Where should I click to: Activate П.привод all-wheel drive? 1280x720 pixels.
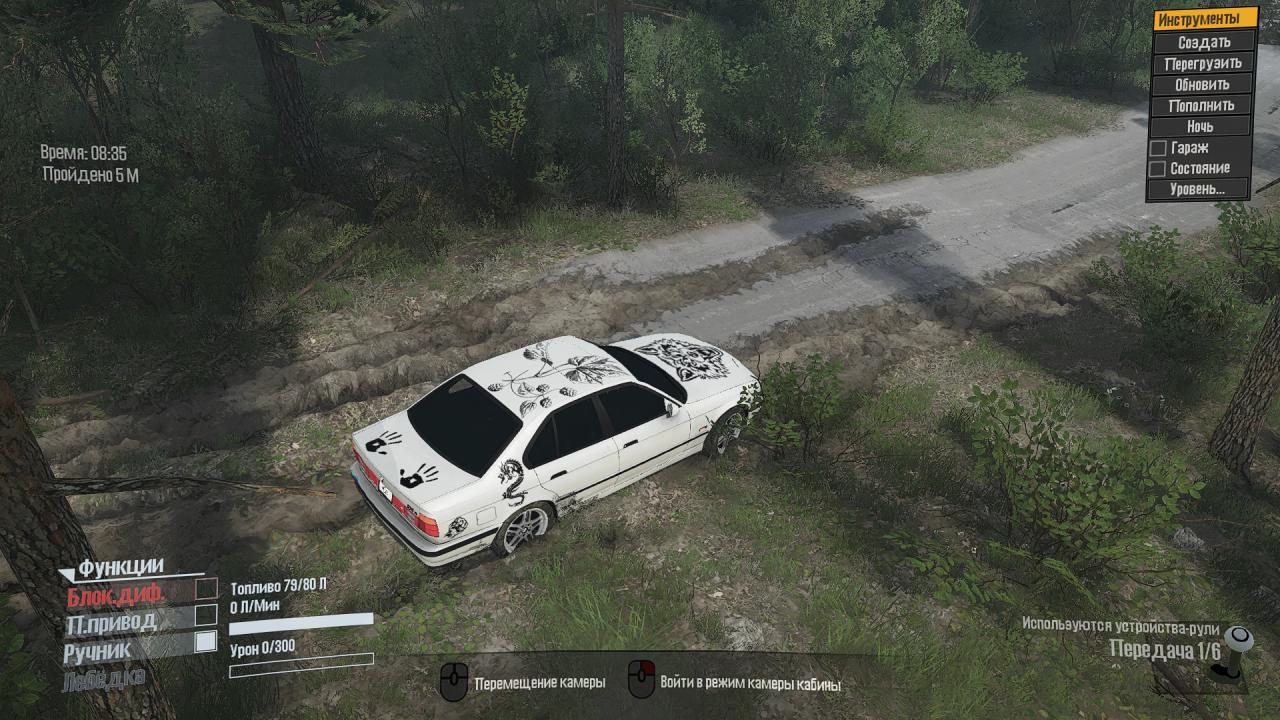pyautogui.click(x=206, y=615)
